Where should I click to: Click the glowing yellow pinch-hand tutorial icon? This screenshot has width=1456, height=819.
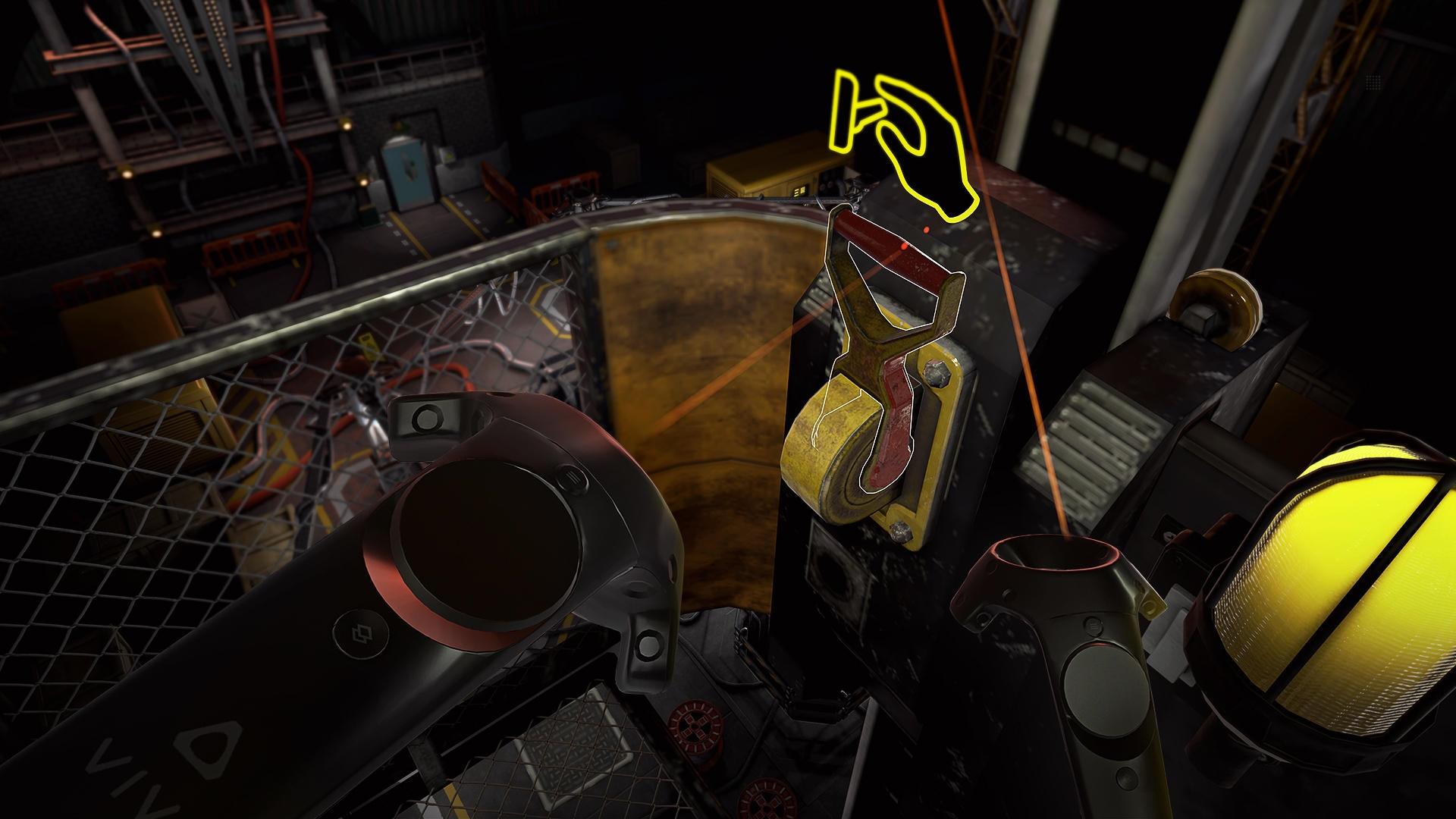902,144
